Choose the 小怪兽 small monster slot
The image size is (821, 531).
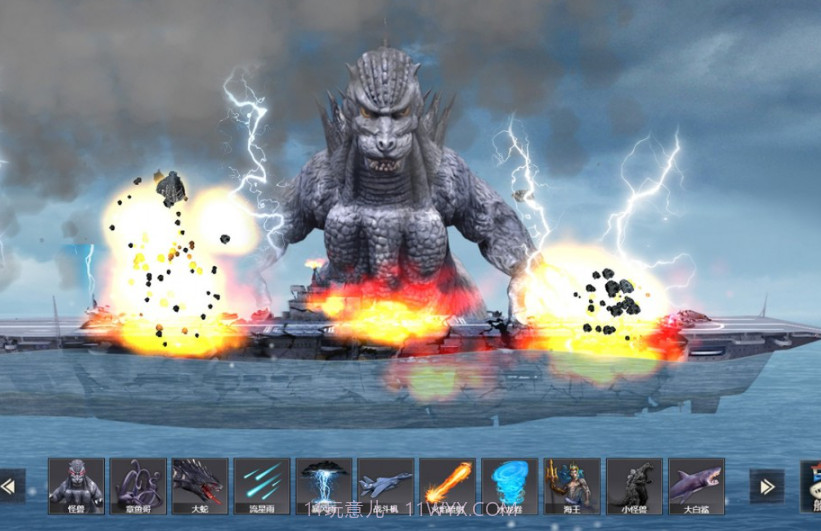(x=634, y=486)
